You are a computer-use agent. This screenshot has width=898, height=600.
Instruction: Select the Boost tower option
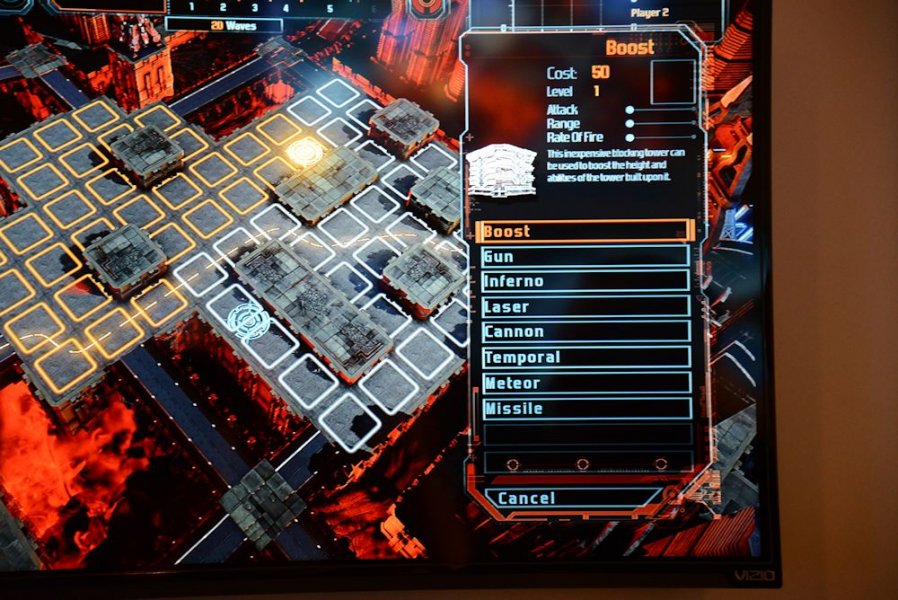click(x=585, y=231)
